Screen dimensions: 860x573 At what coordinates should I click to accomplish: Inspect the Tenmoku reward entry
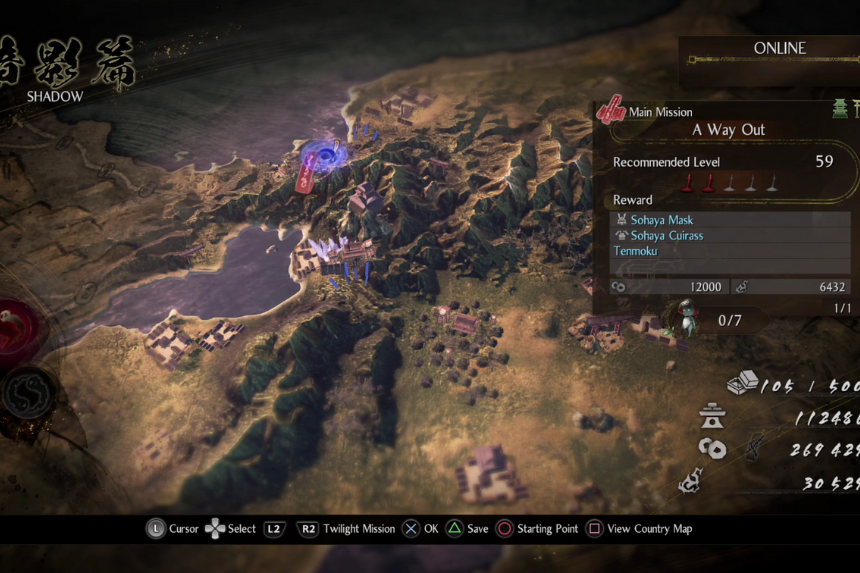[636, 252]
